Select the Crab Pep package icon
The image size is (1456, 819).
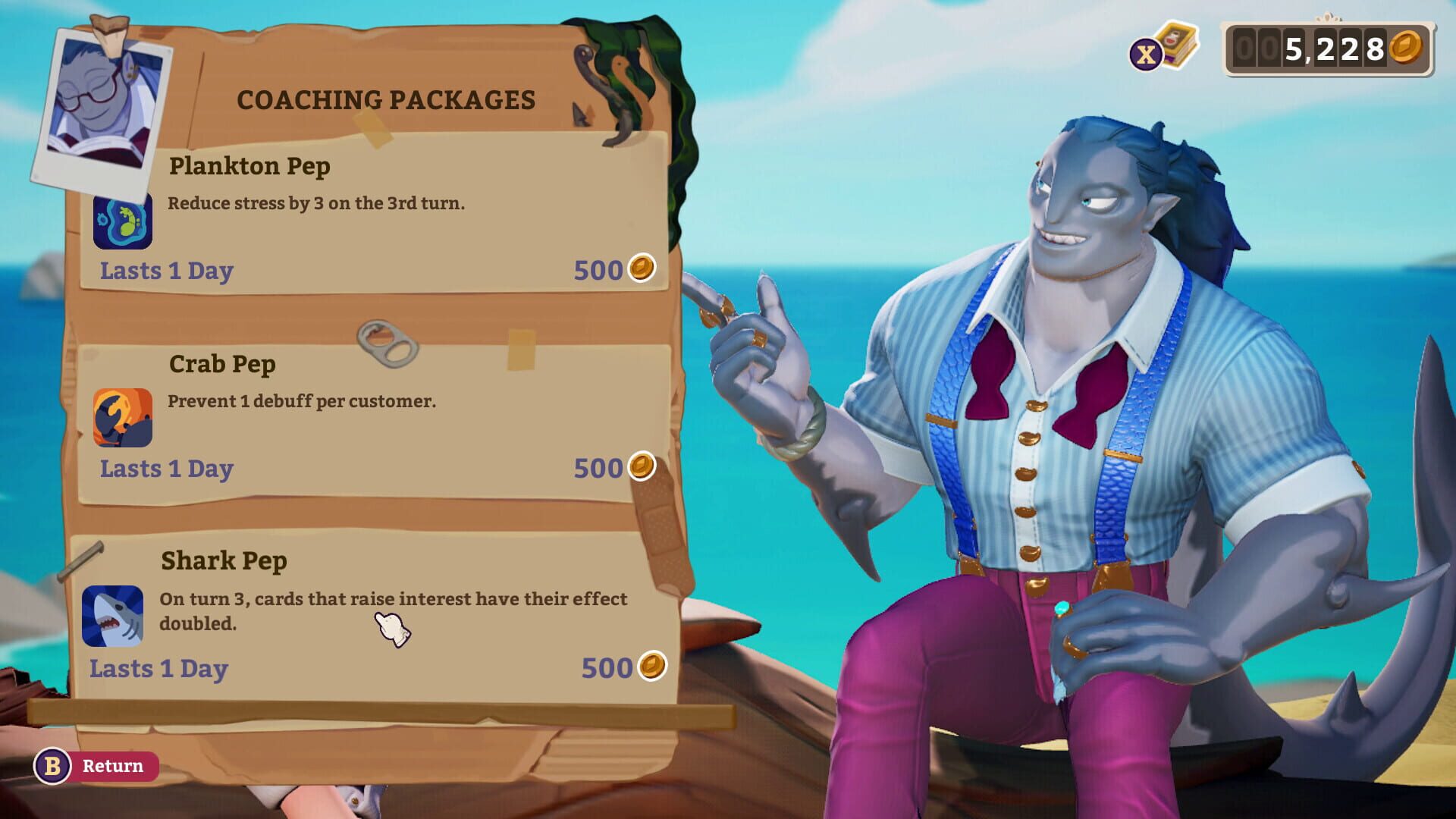(124, 417)
